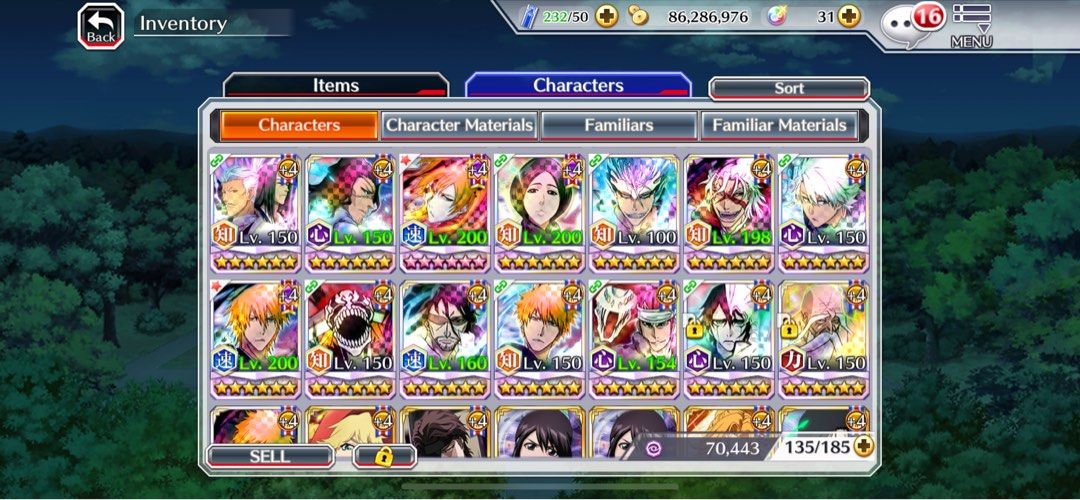This screenshot has height=500, width=1080.
Task: Pick the Lv. 100 character card
Action: (633, 213)
